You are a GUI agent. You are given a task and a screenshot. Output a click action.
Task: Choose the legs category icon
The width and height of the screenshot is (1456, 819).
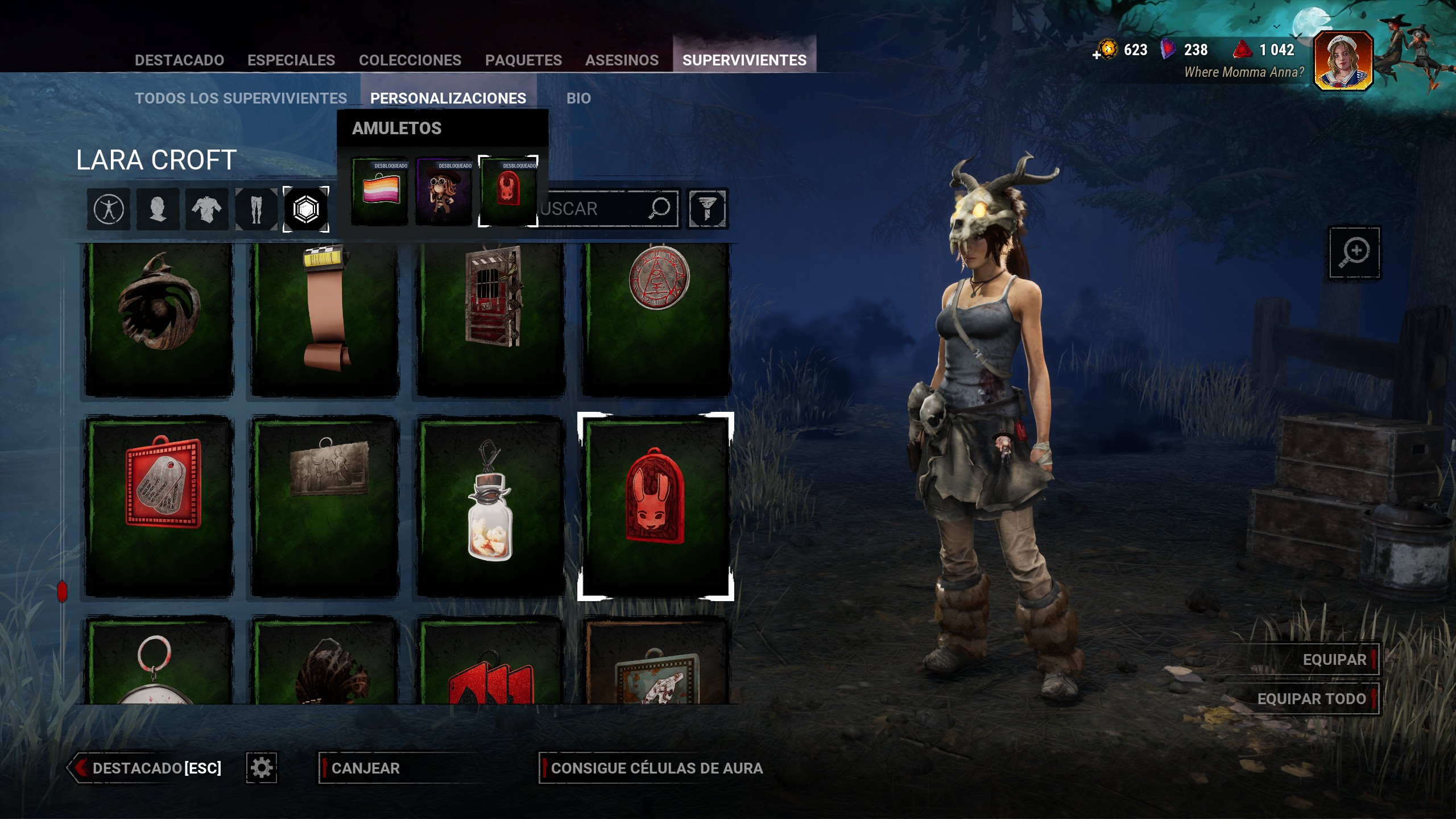[x=256, y=209]
